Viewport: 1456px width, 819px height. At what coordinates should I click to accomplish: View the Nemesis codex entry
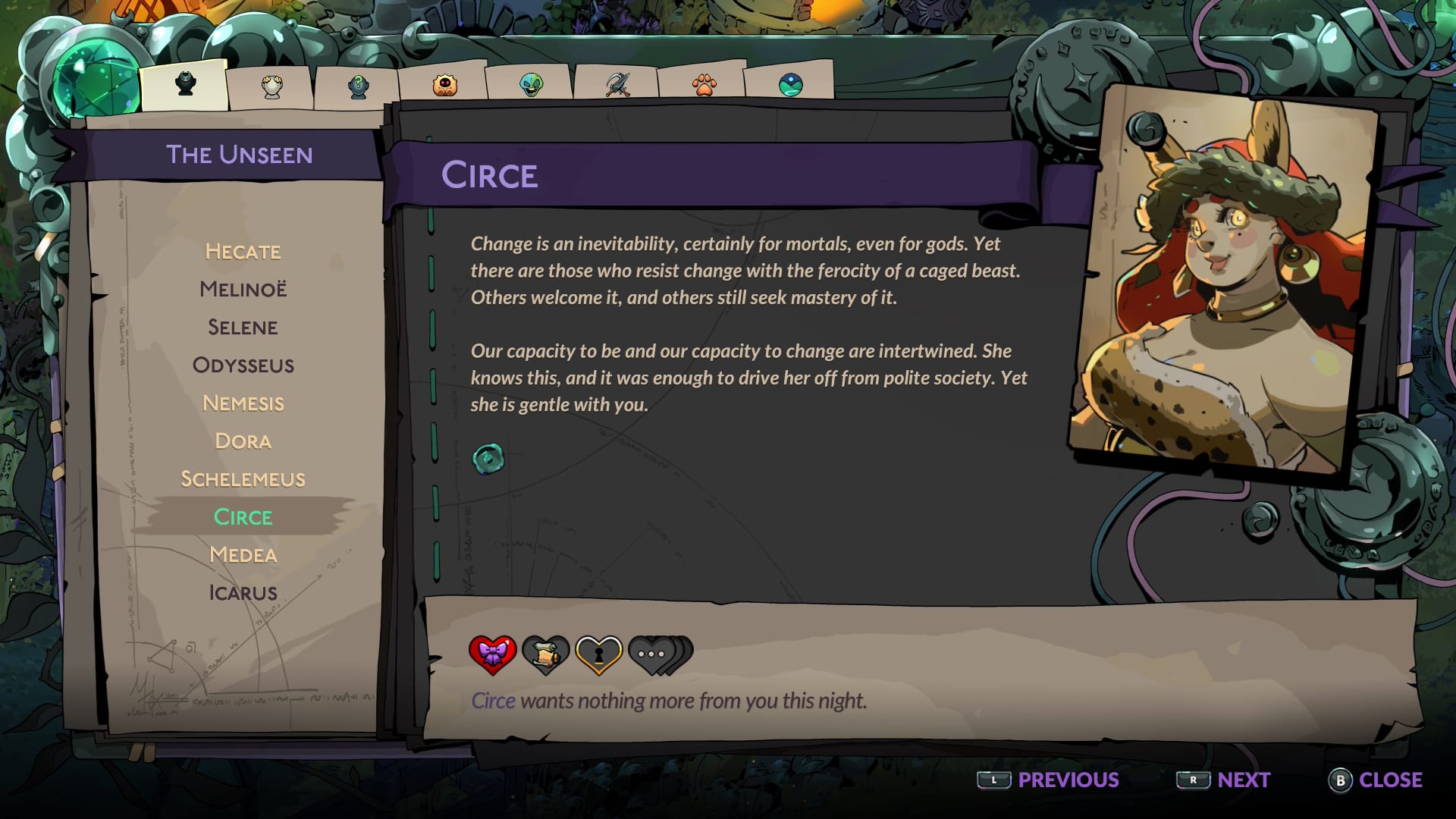243,403
